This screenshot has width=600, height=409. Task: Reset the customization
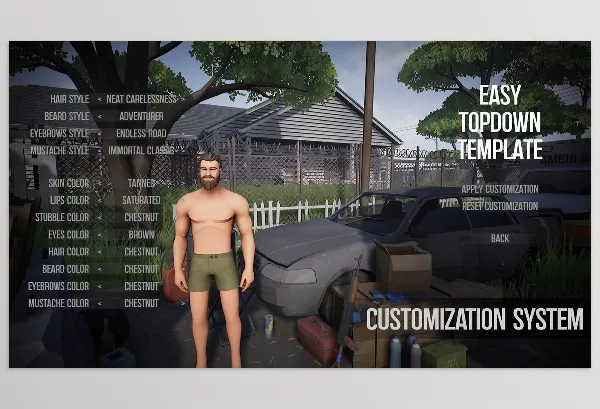pyautogui.click(x=499, y=206)
